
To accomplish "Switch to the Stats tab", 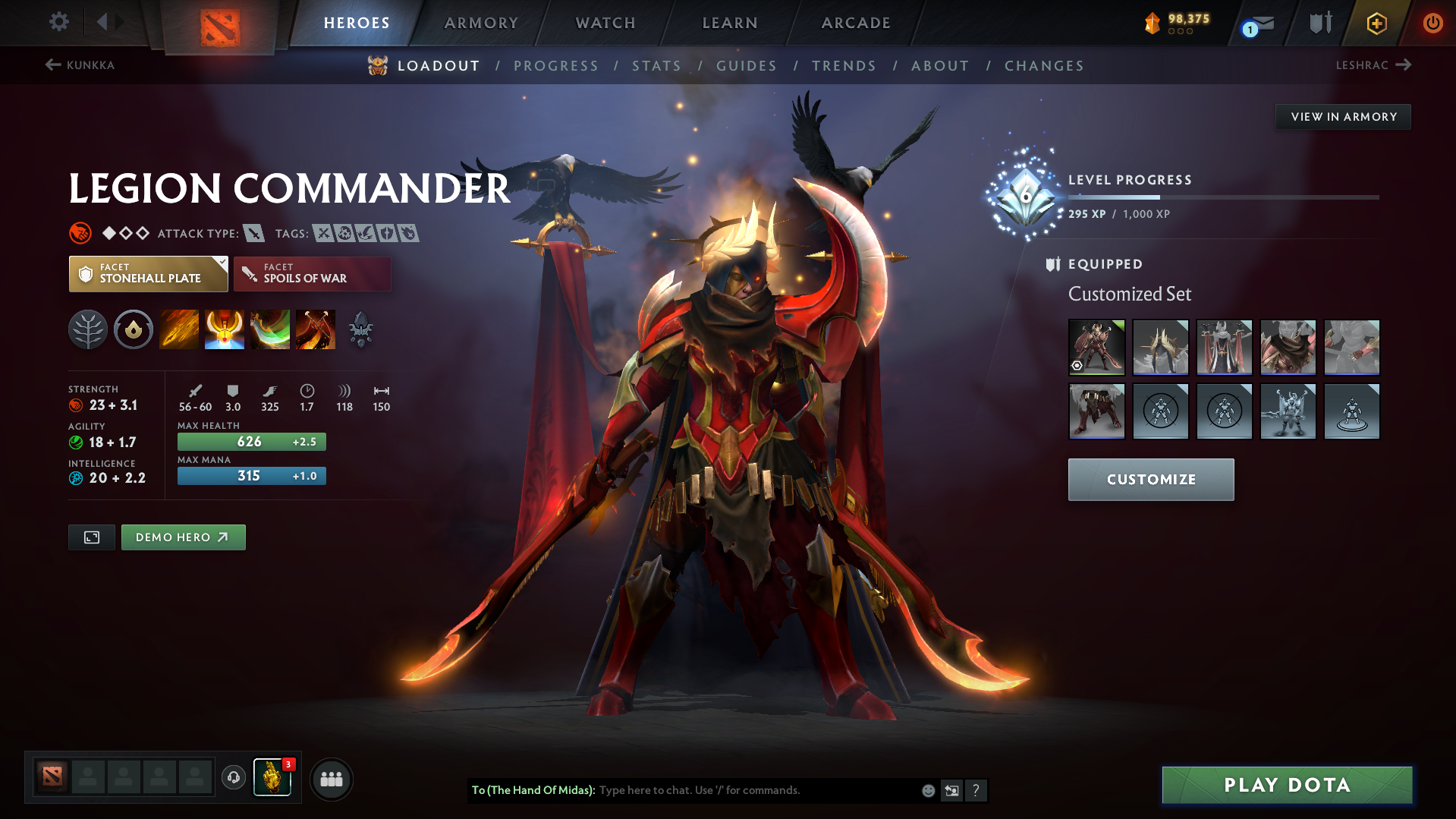I will tap(656, 65).
